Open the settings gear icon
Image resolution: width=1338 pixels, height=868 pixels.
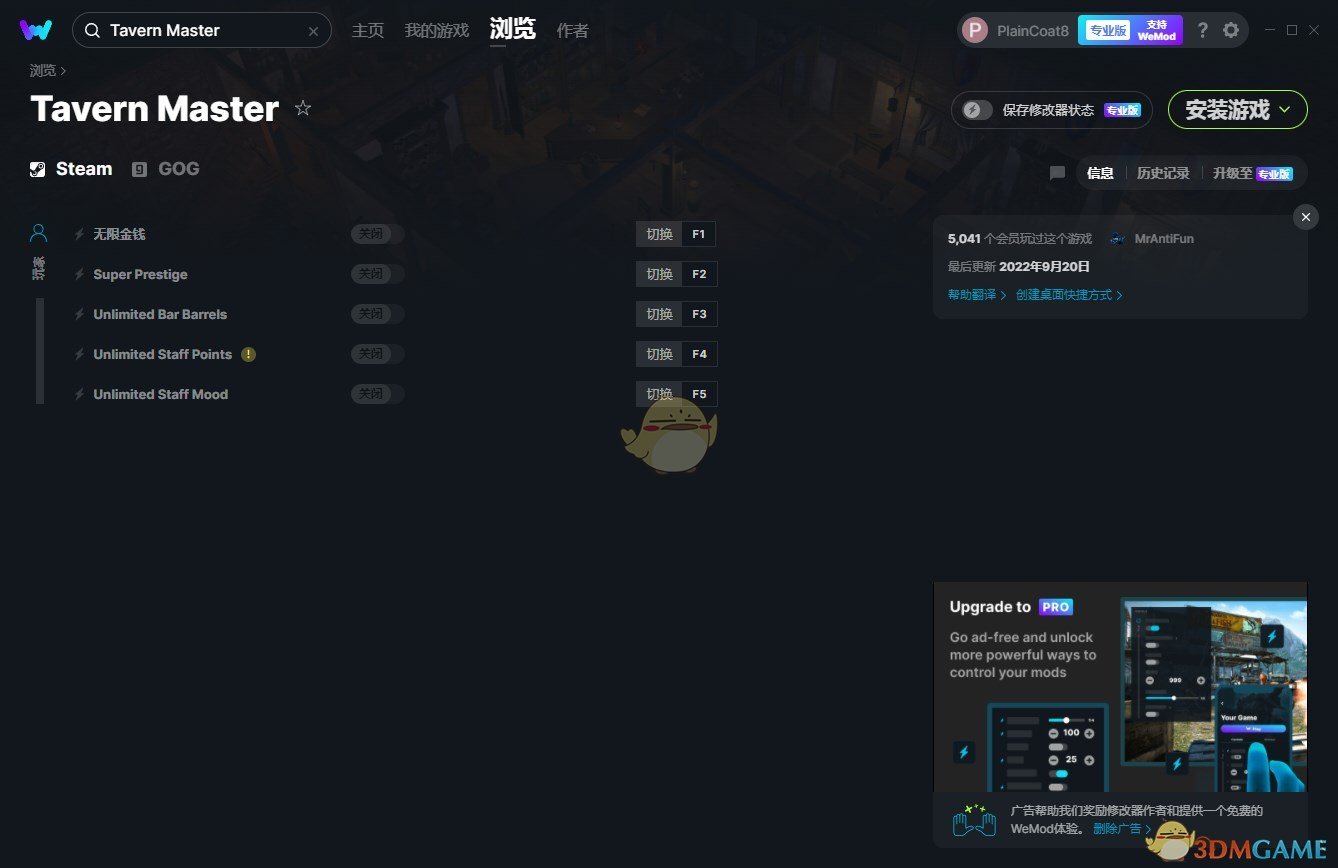pyautogui.click(x=1232, y=30)
